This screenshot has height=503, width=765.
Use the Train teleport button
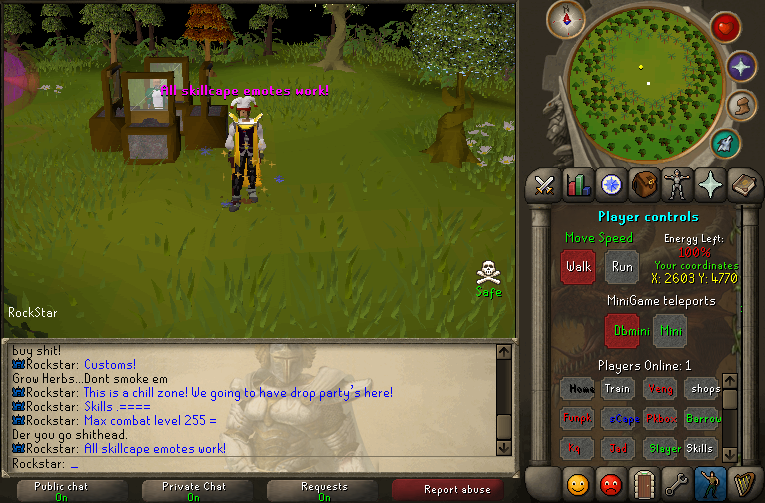click(x=617, y=389)
